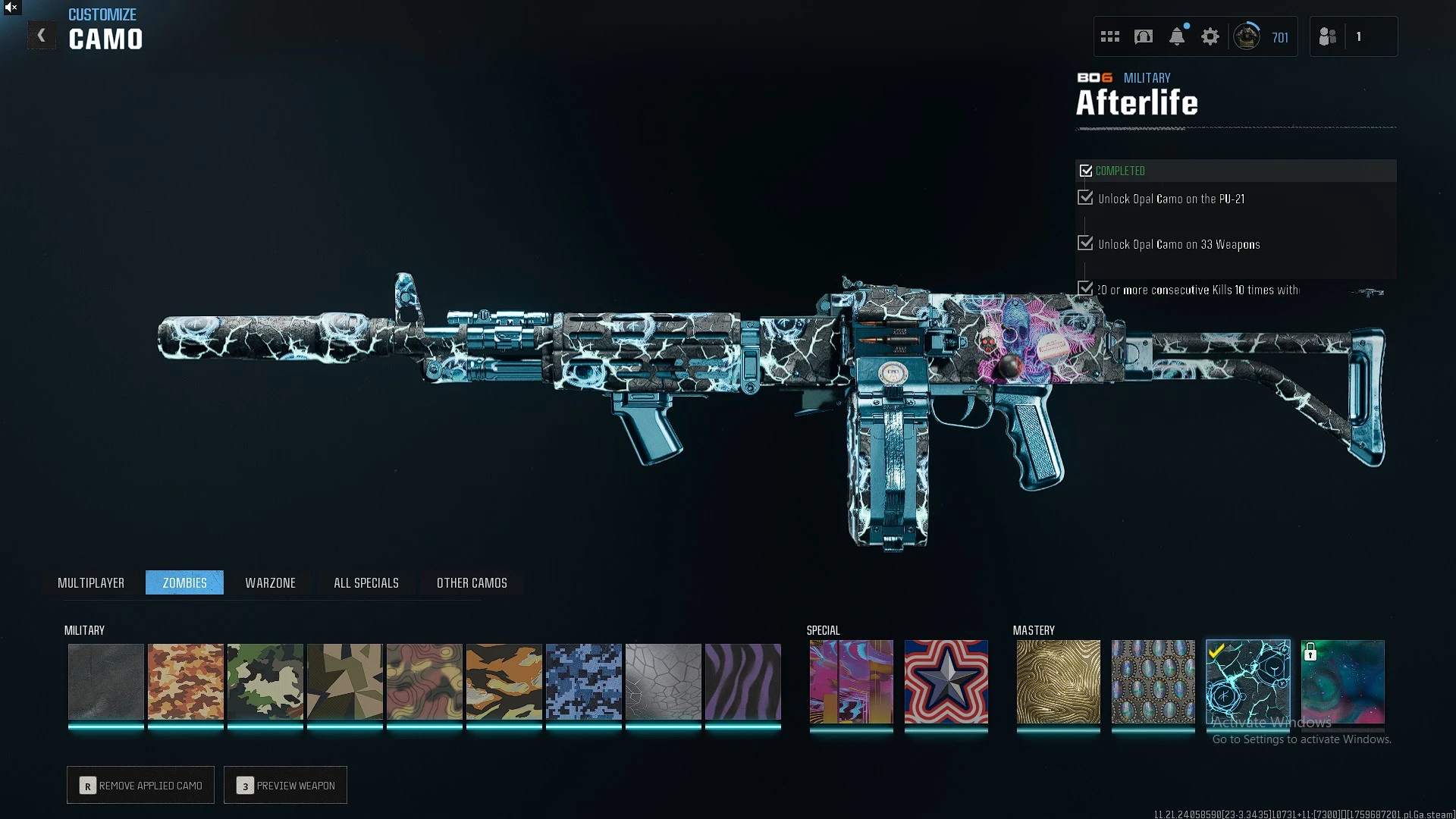
Task: Select the Zombies camo tab
Action: [184, 582]
